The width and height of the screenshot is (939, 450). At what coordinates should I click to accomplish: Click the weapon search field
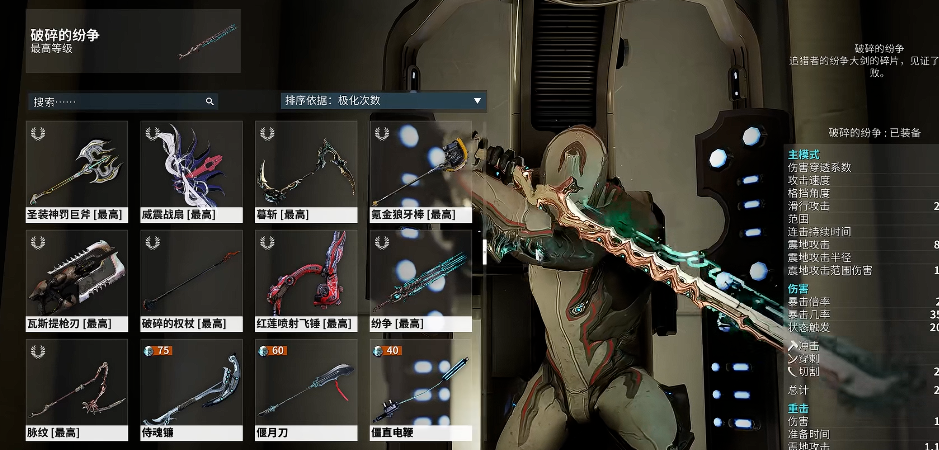click(120, 101)
